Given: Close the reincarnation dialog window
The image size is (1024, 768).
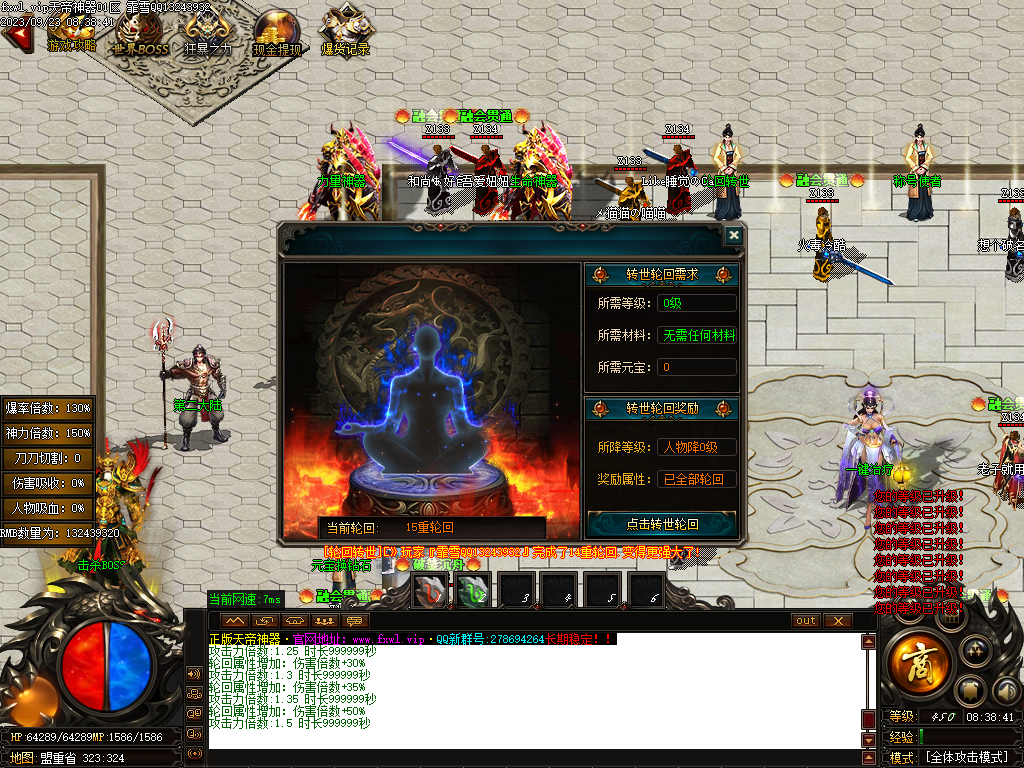Looking at the screenshot, I should 733,235.
